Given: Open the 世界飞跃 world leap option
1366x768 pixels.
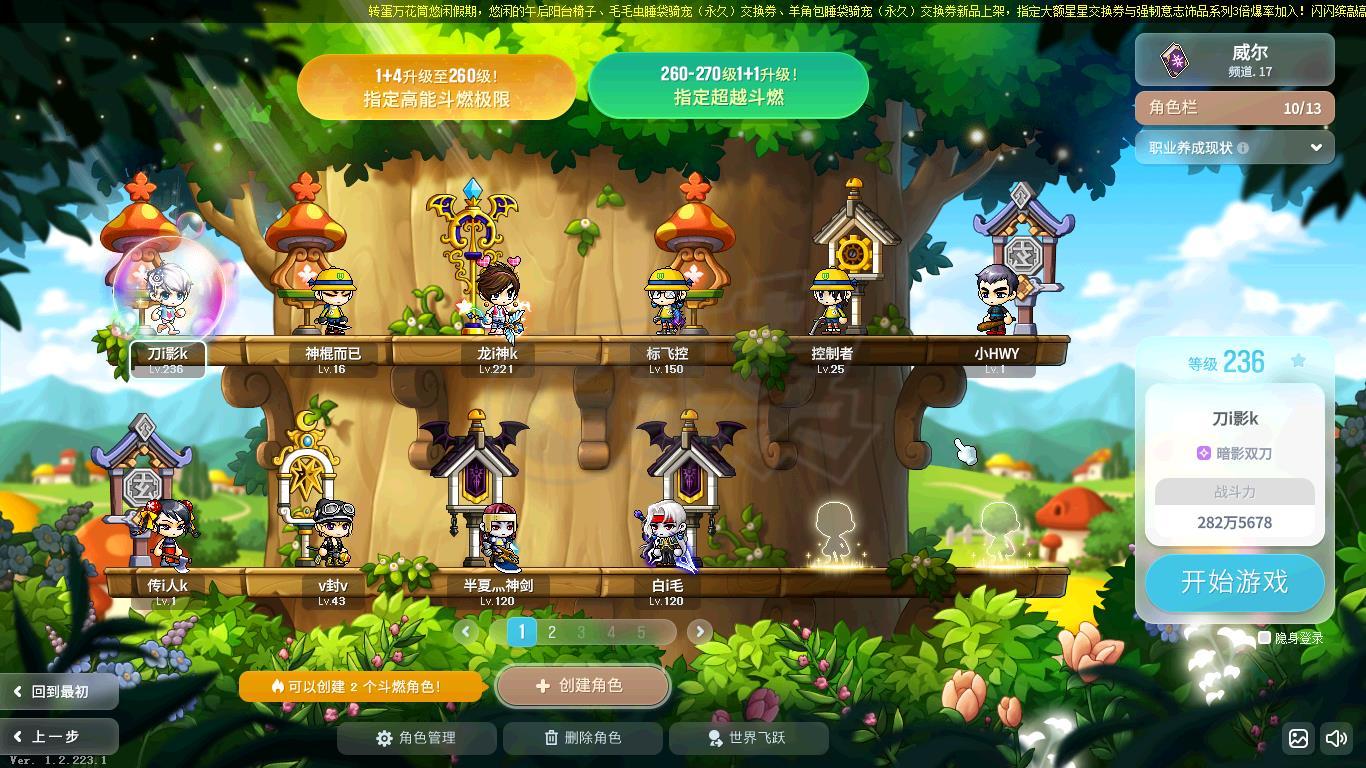Looking at the screenshot, I should [748, 738].
